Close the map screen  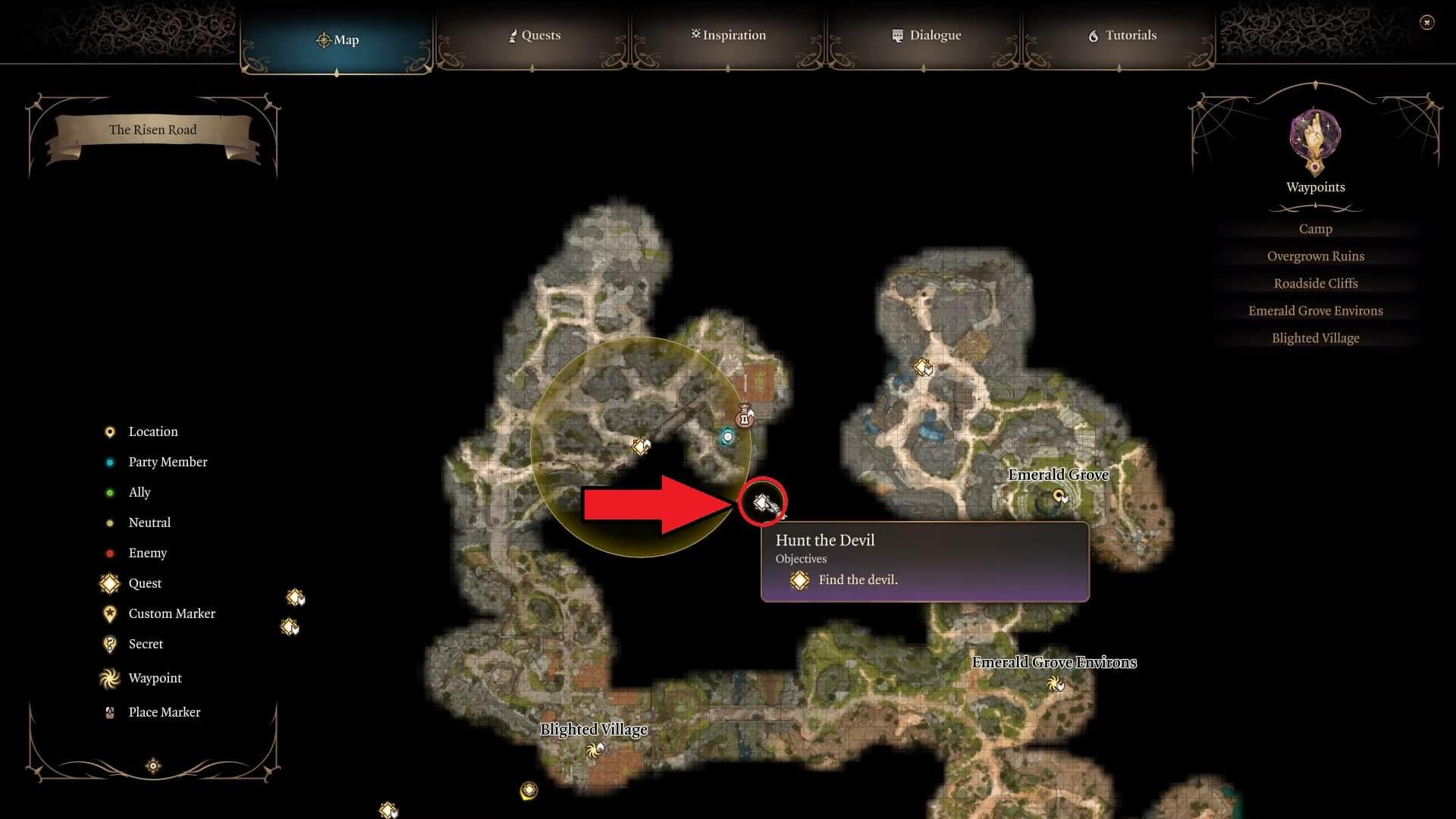pyautogui.click(x=1426, y=23)
